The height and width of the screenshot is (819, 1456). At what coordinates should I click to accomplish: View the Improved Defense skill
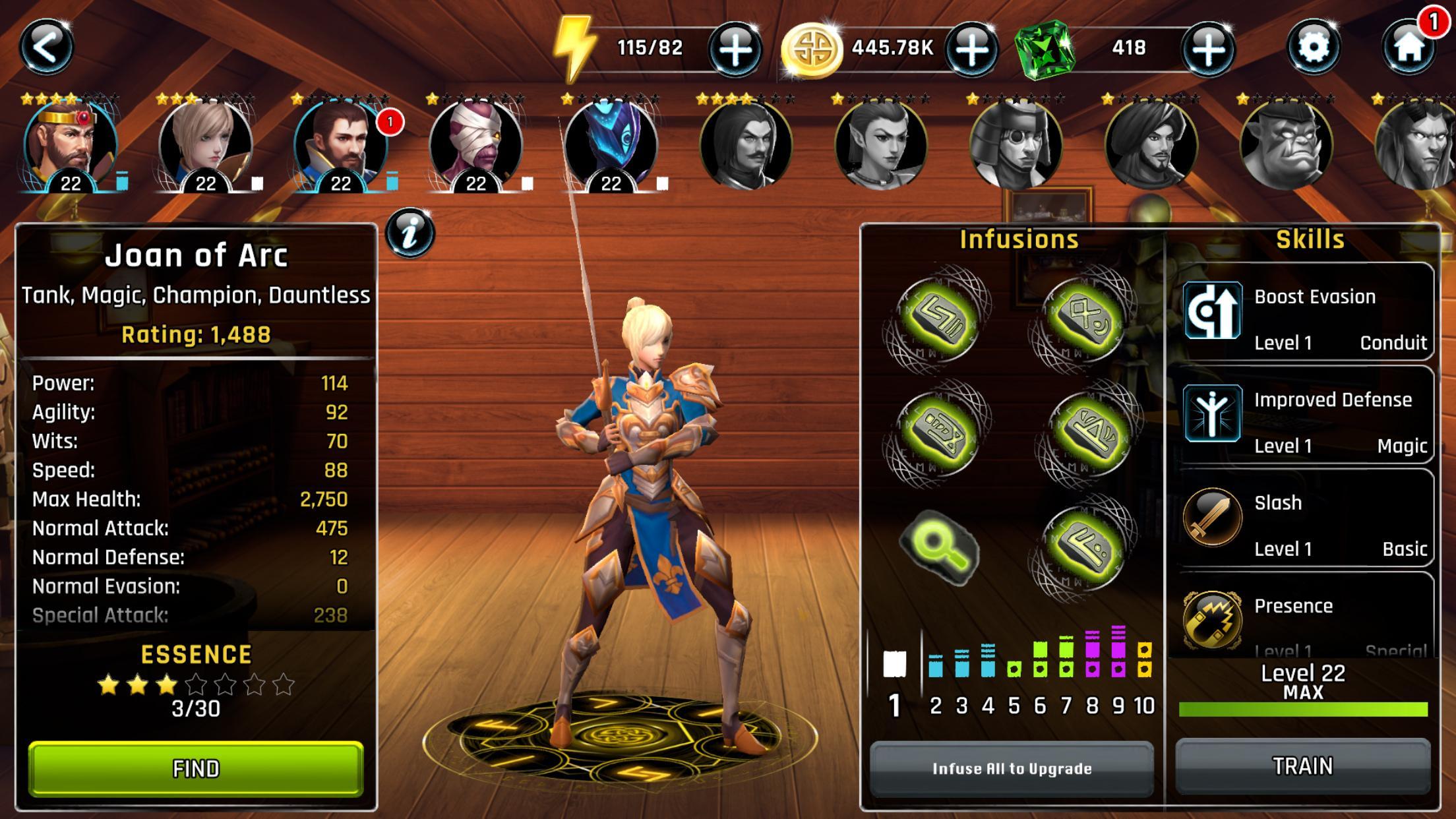[x=1304, y=415]
